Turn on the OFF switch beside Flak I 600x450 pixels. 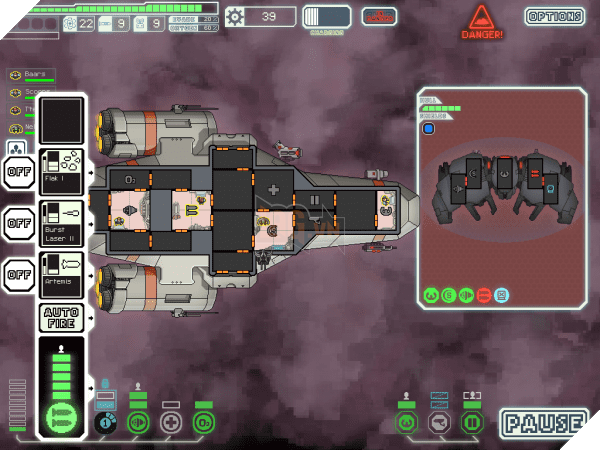[19, 171]
